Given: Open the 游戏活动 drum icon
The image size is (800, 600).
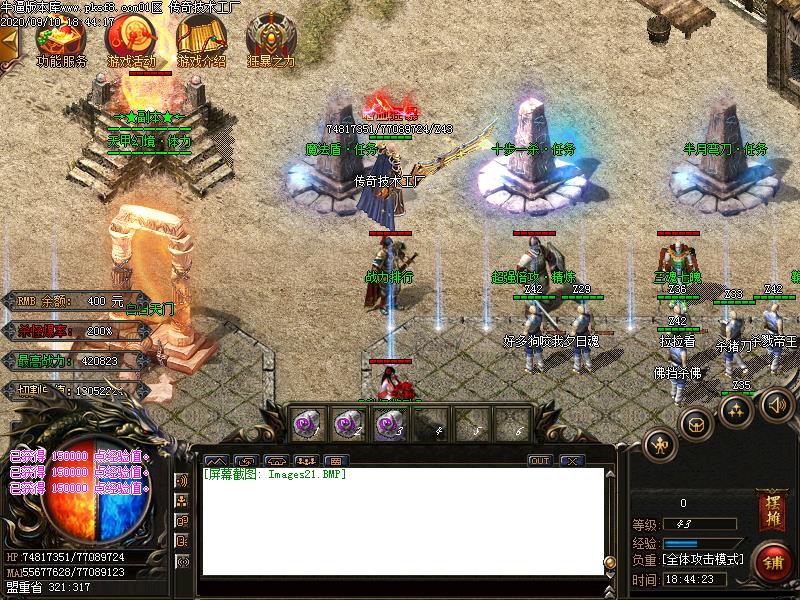Looking at the screenshot, I should [x=130, y=38].
